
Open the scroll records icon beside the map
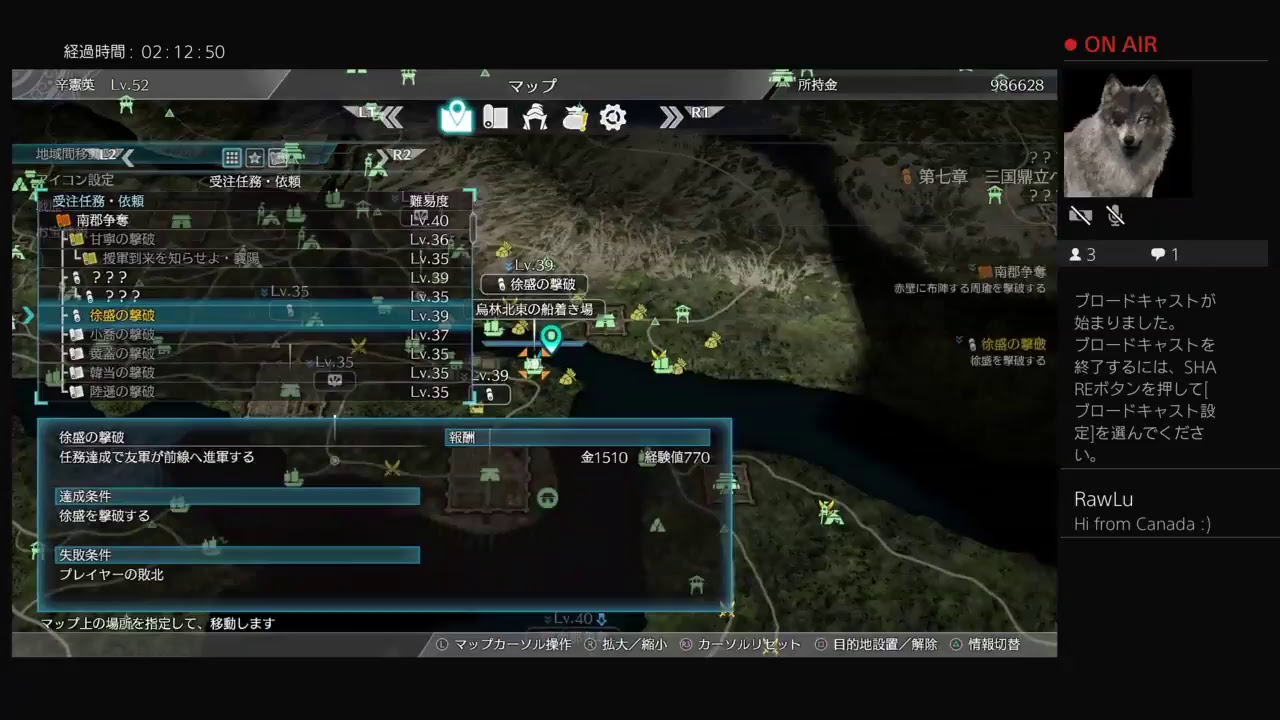coord(496,117)
